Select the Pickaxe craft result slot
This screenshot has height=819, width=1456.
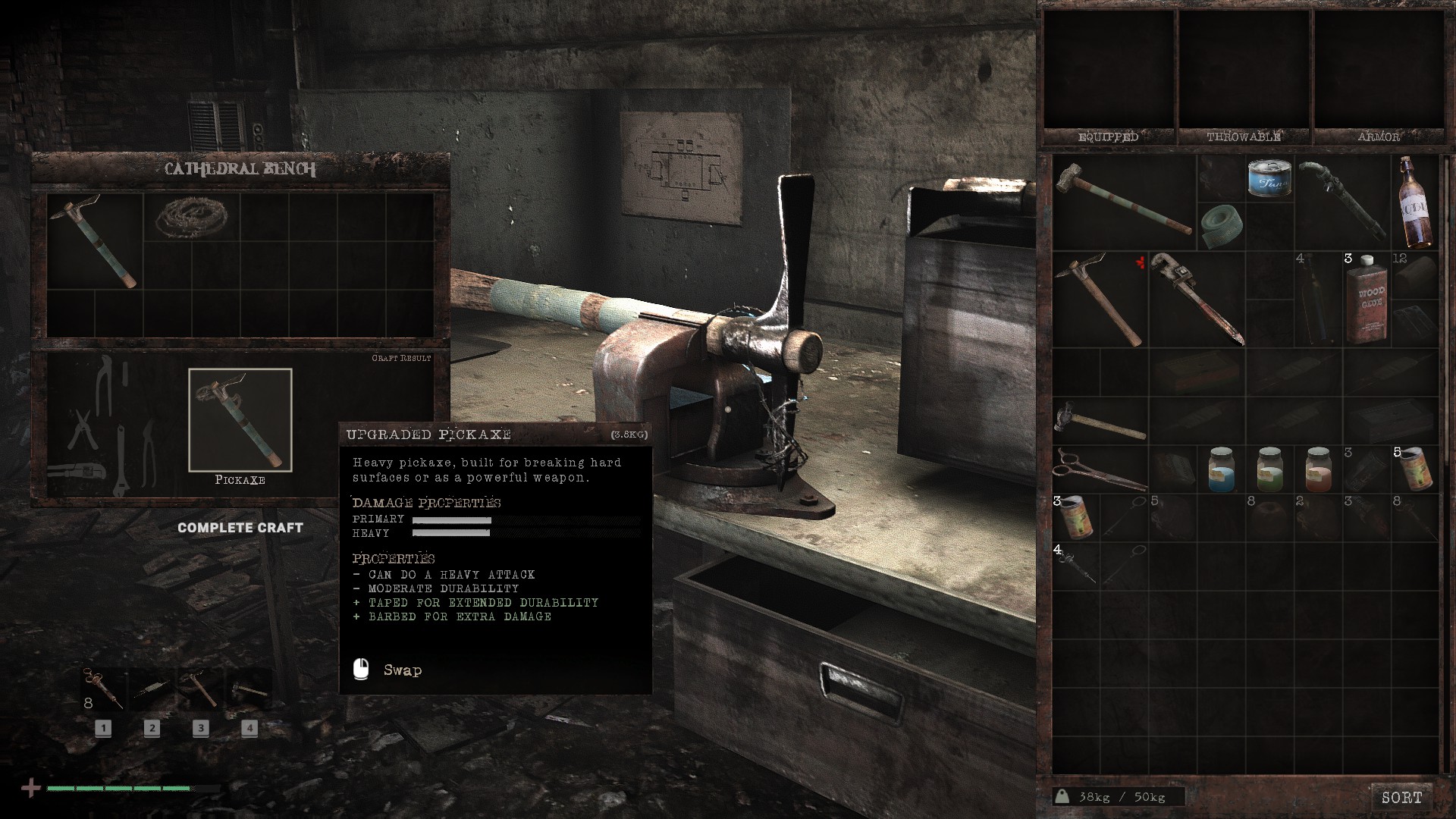point(240,420)
